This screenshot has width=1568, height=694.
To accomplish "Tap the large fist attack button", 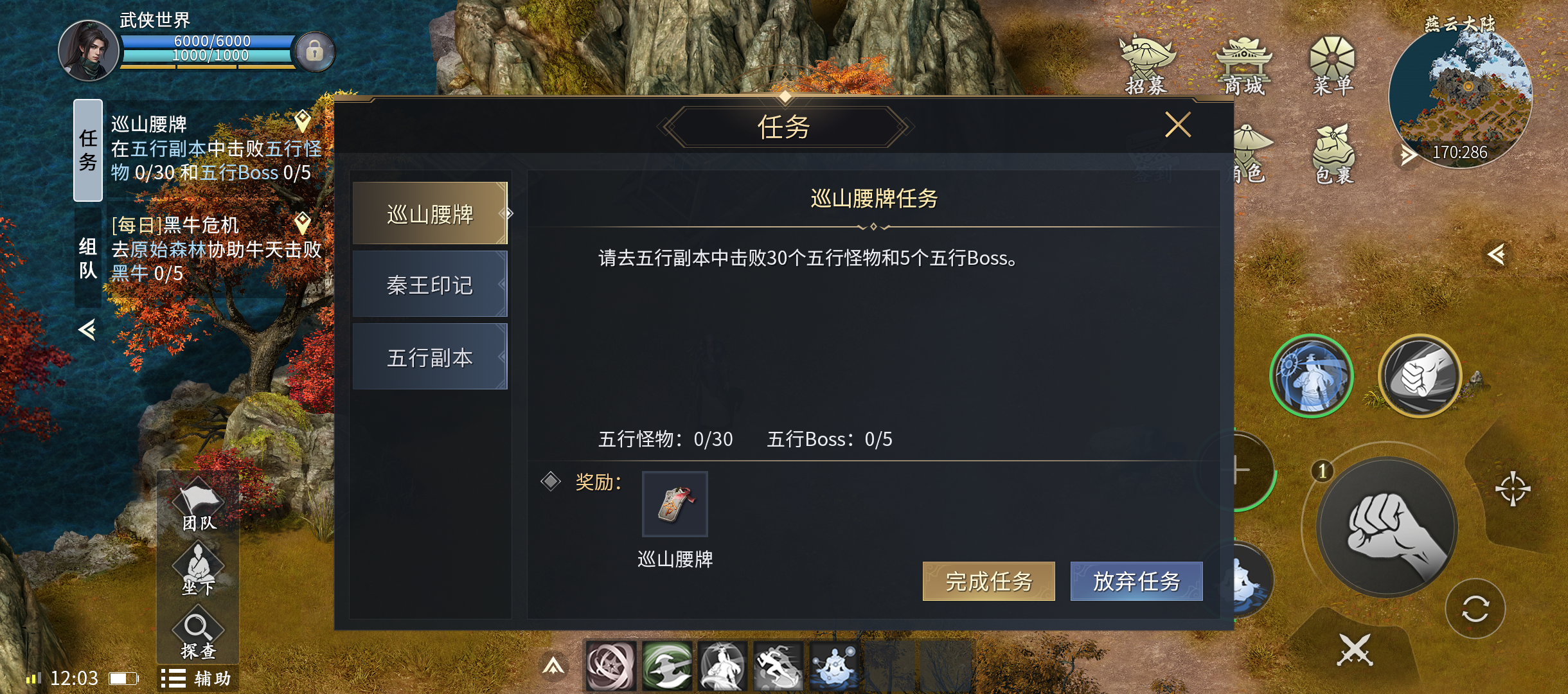I will pos(1387,528).
